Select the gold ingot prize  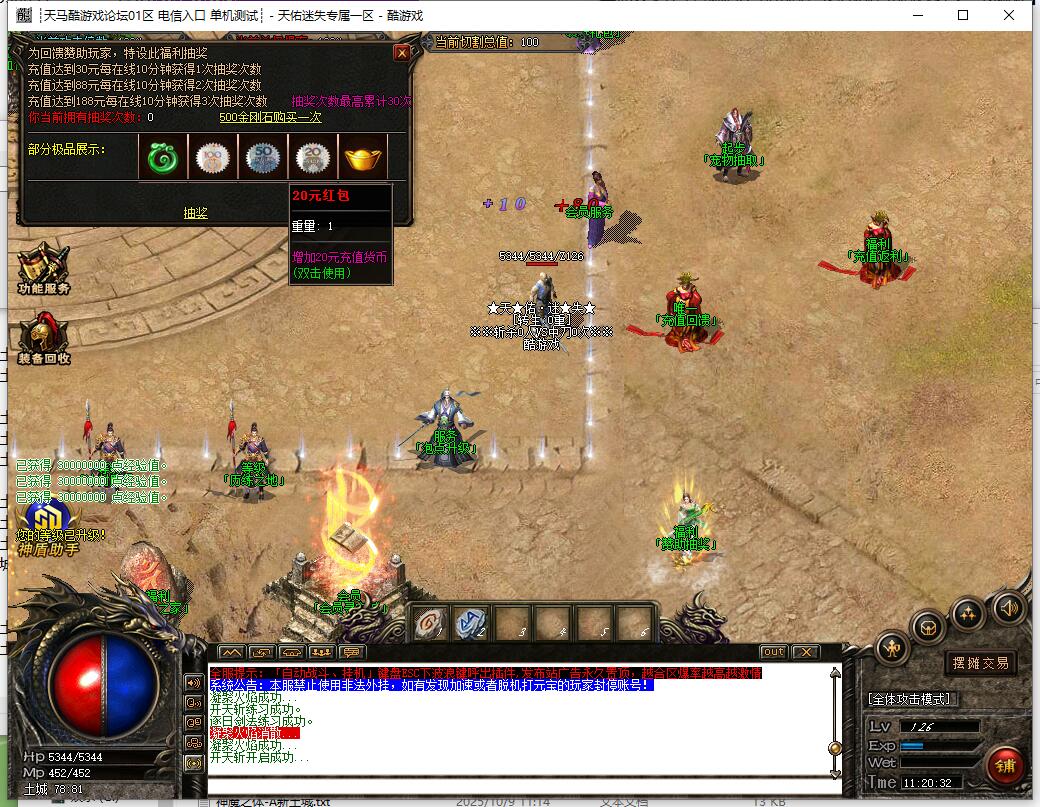(364, 158)
